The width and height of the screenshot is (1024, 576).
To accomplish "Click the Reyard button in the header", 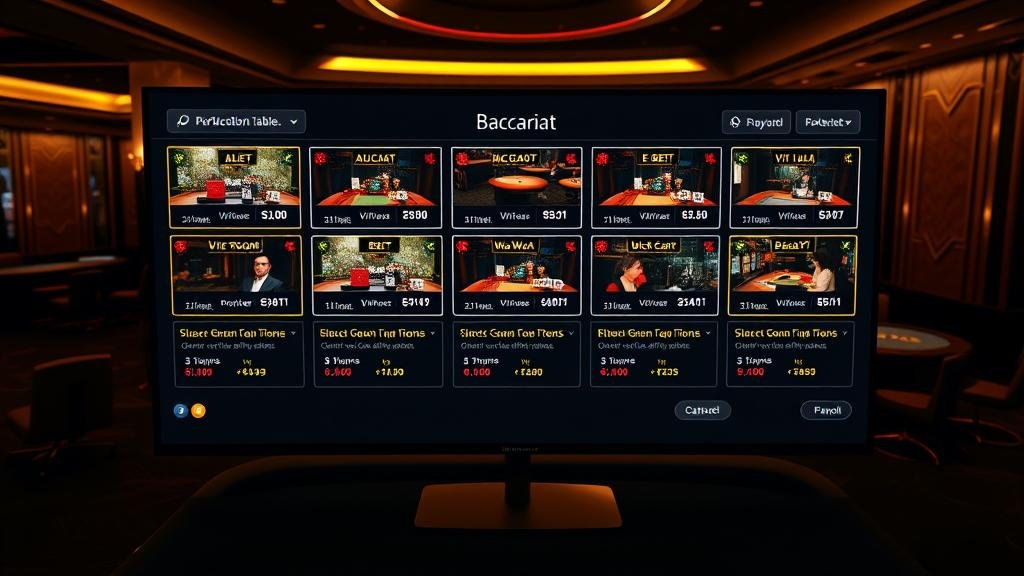I will [x=756, y=122].
